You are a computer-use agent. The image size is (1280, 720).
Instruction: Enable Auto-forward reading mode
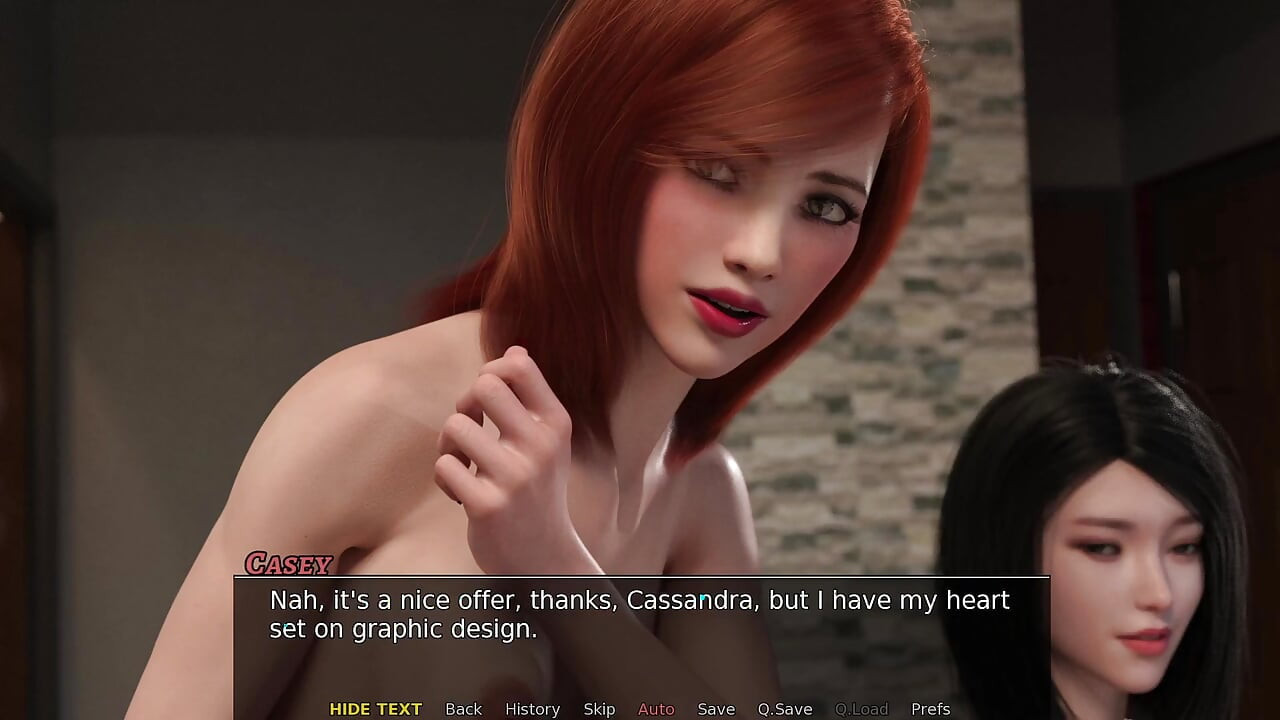(656, 708)
